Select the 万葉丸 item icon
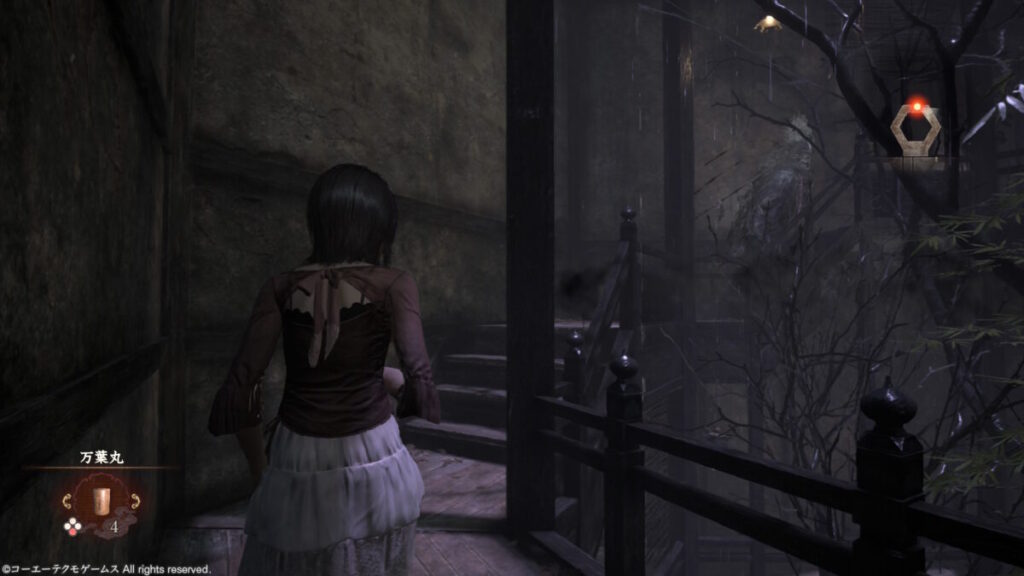 tap(100, 499)
